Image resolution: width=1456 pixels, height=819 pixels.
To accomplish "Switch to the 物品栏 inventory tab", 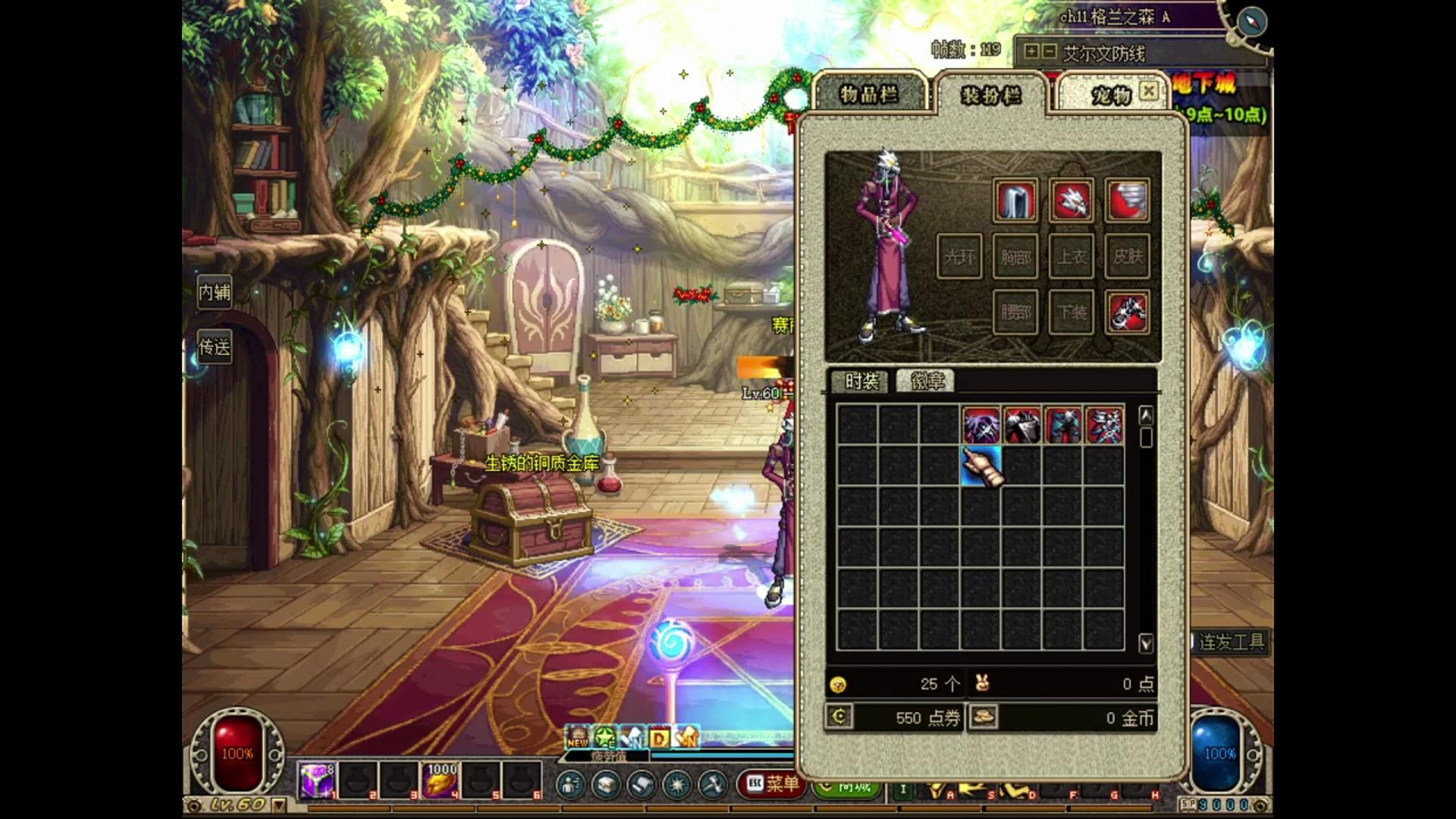I will coord(869,94).
